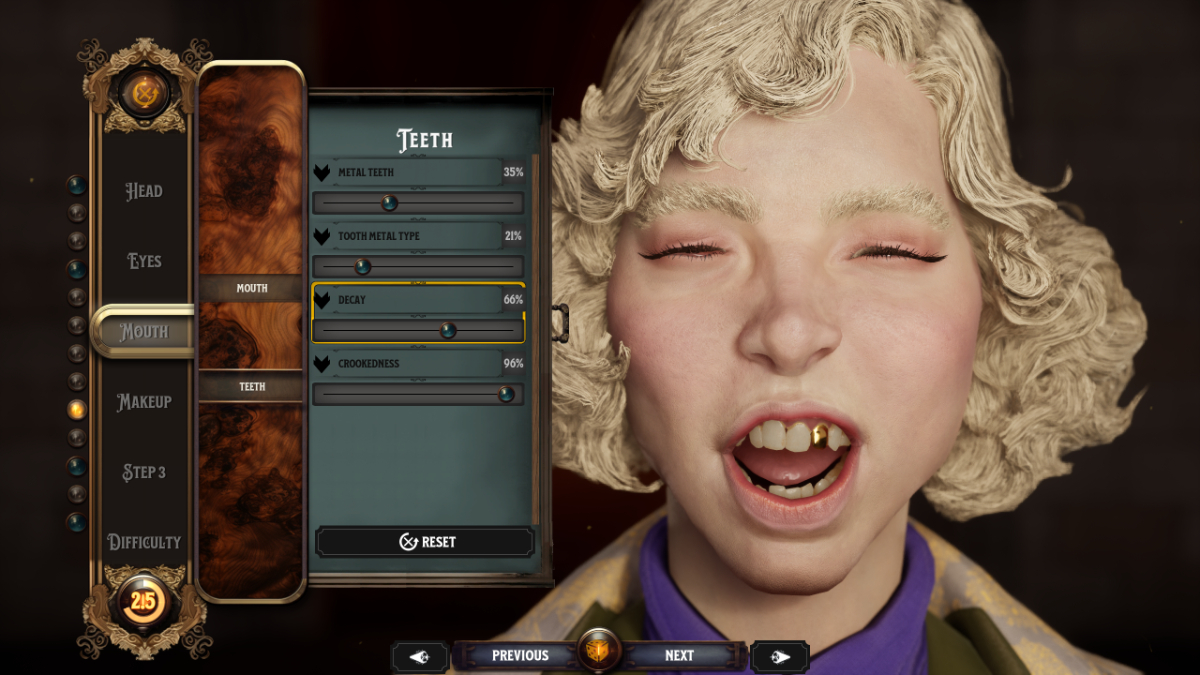Jump to Step 3
This screenshot has width=1200, height=675.
(144, 472)
